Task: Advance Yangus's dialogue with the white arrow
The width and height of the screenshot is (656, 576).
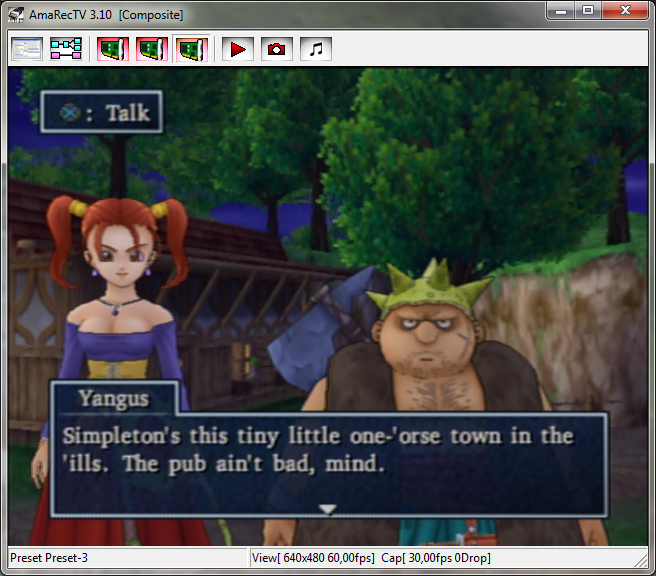Action: [327, 509]
